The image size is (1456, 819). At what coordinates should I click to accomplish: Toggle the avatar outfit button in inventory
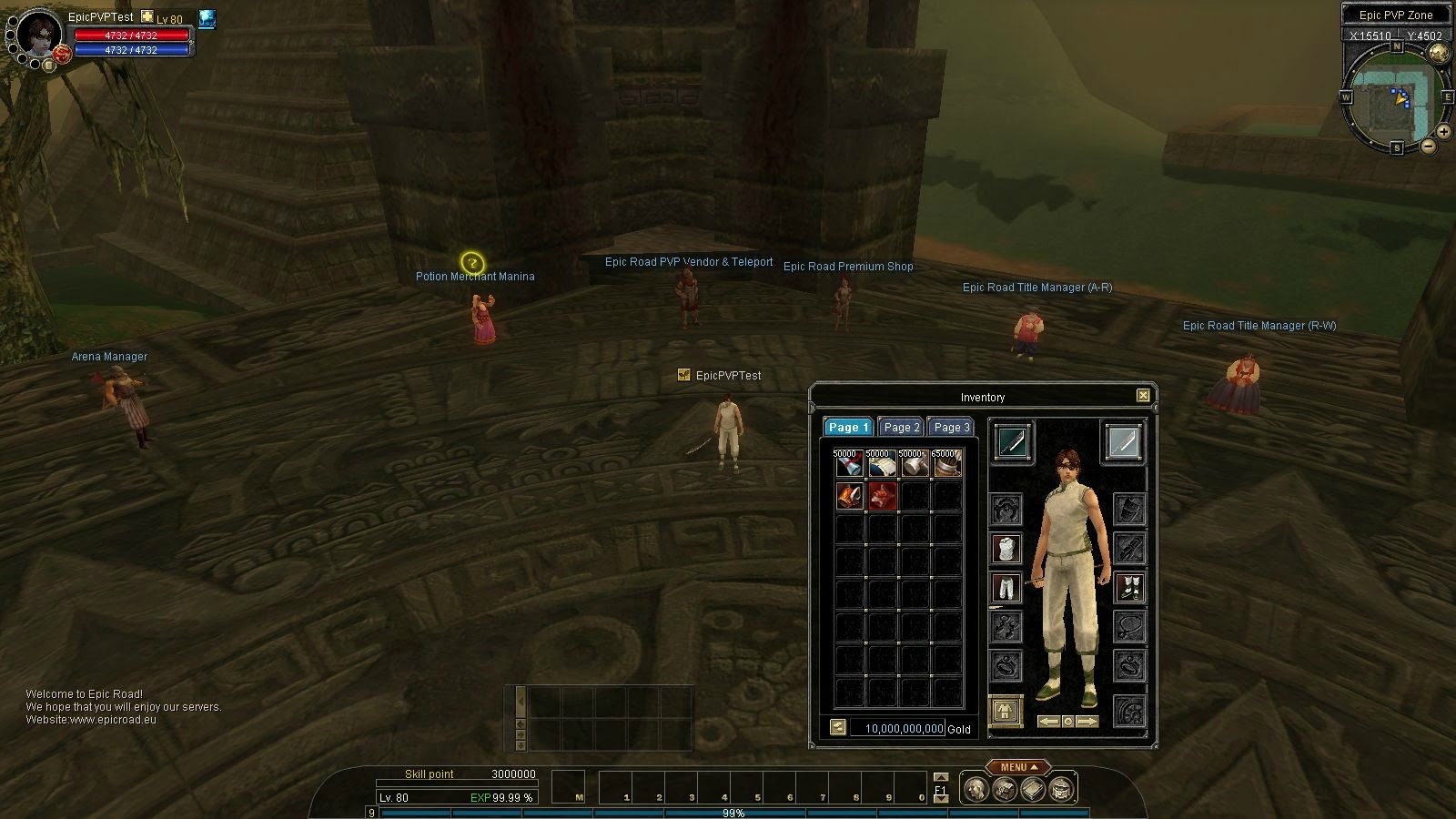(1006, 711)
